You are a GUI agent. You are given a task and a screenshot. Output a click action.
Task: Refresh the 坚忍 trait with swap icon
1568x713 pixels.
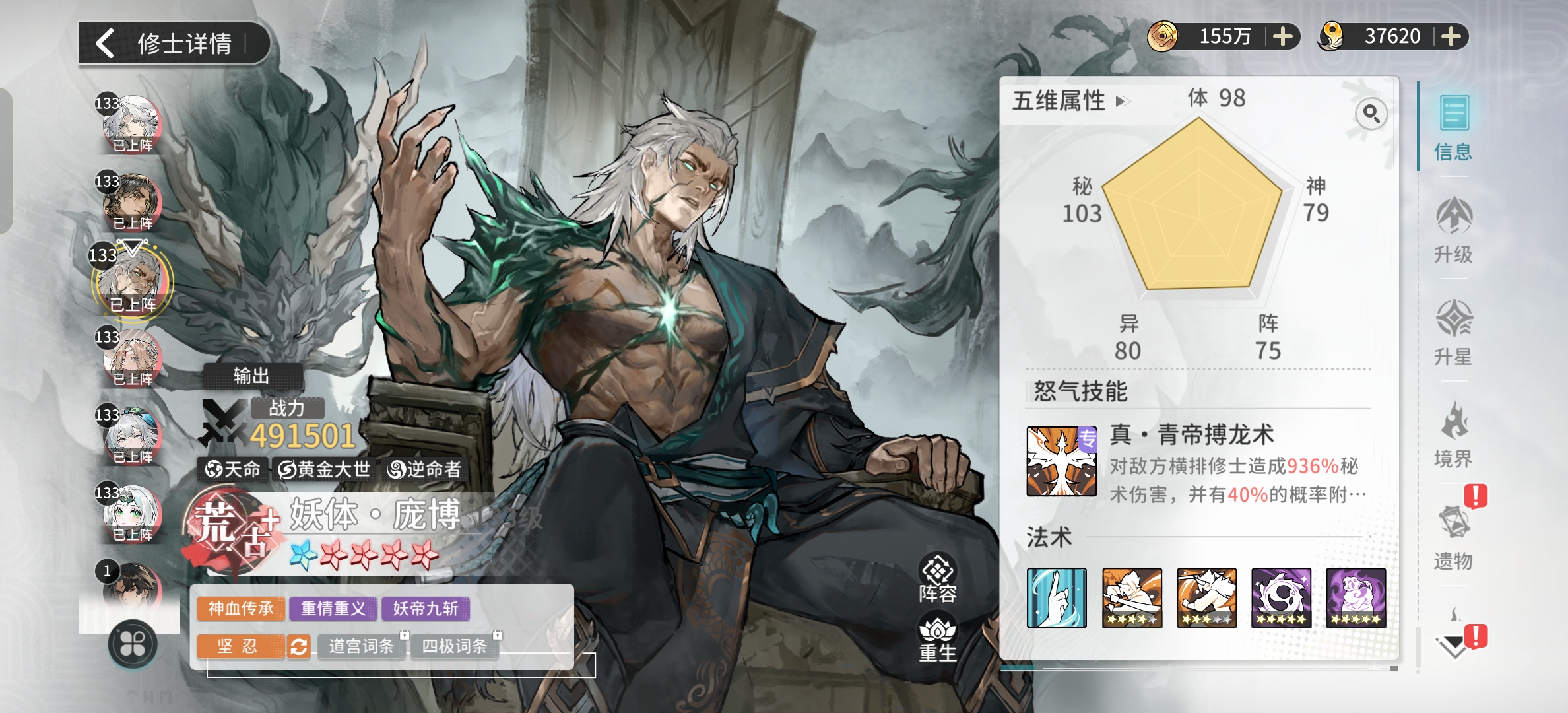click(x=298, y=646)
